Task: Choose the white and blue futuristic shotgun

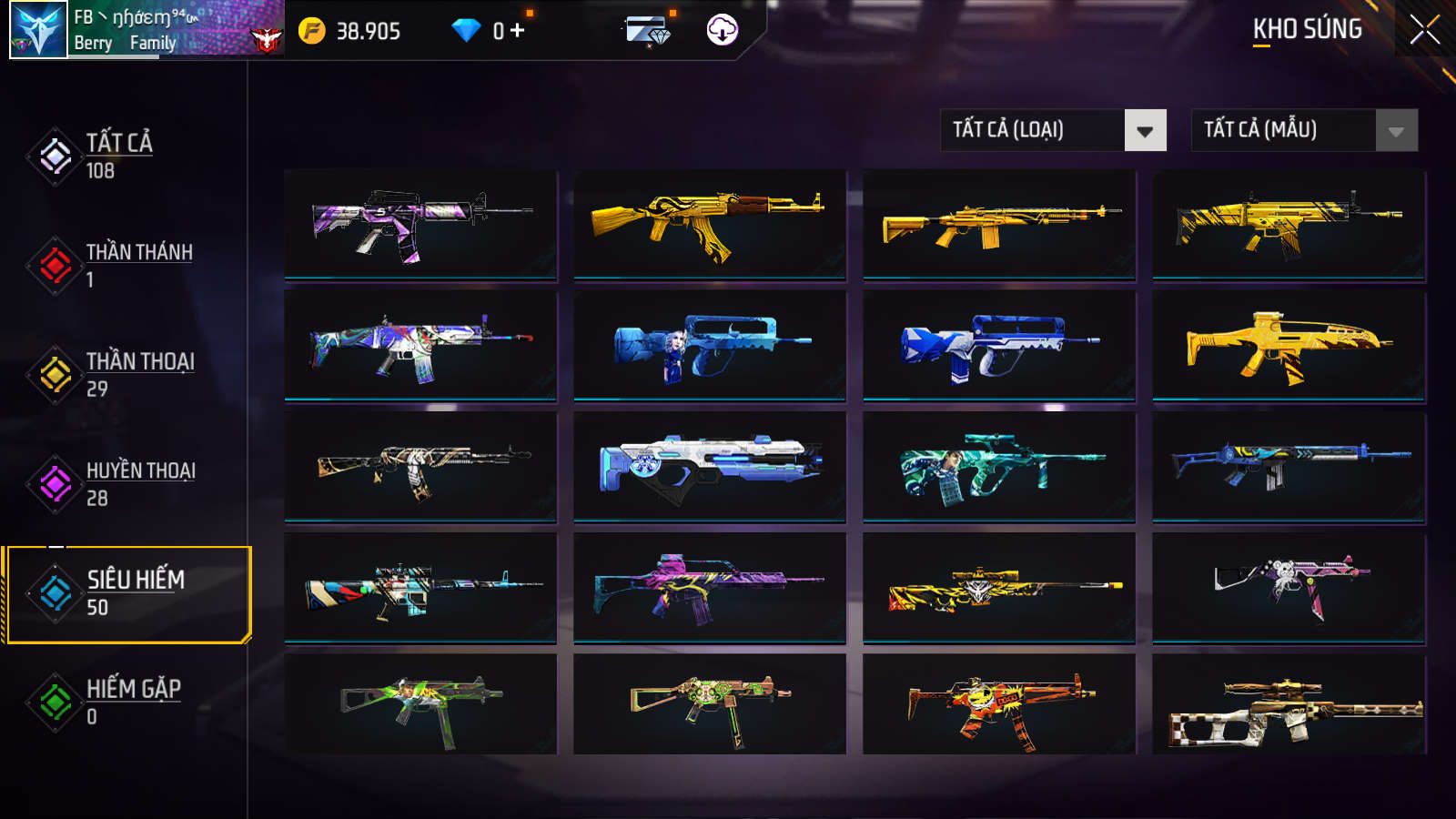Action: (710, 467)
